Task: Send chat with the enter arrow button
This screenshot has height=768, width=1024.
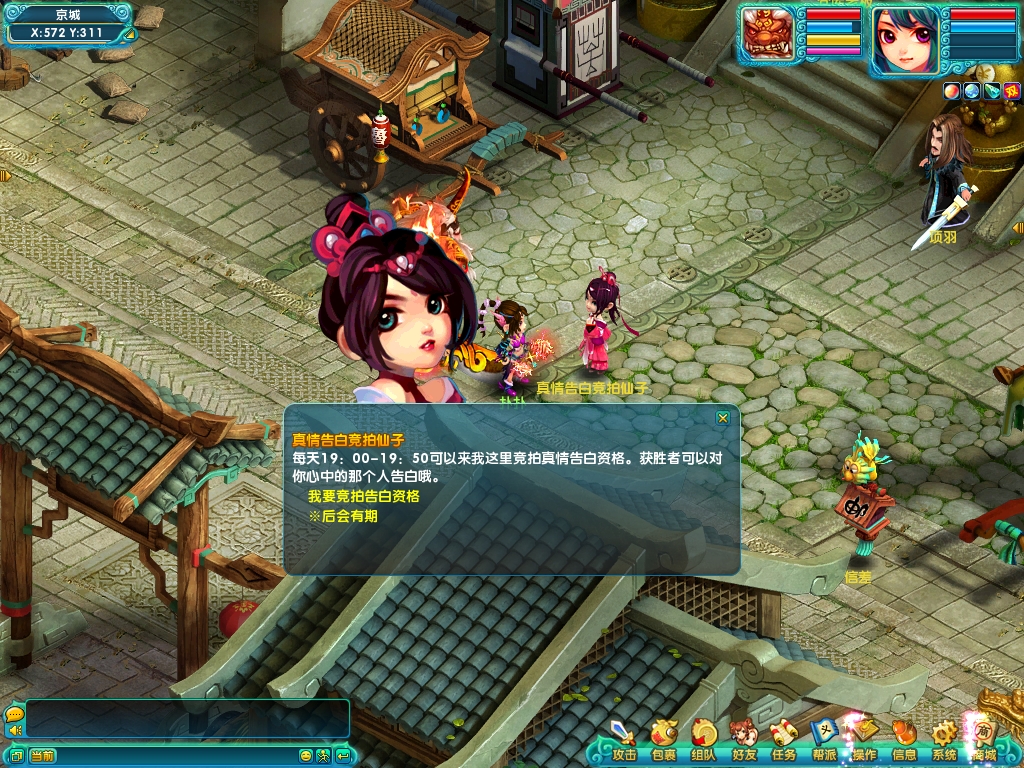Action: tap(343, 755)
